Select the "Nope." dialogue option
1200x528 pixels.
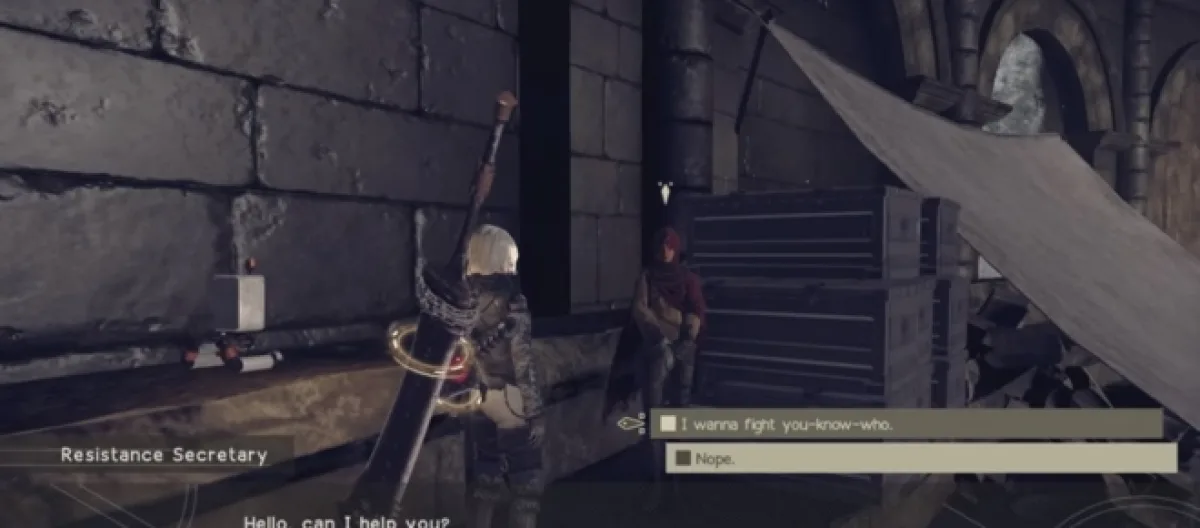[920, 458]
